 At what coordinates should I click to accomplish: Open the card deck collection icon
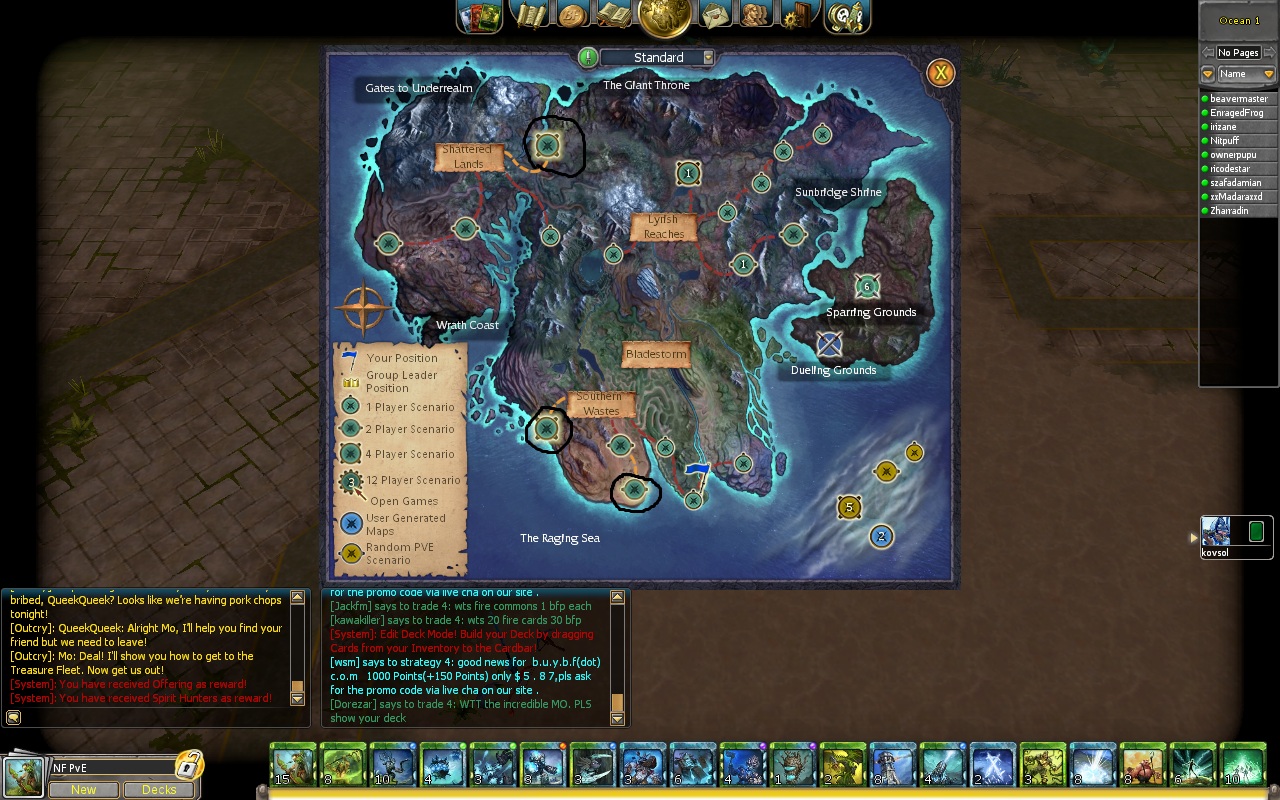click(480, 16)
